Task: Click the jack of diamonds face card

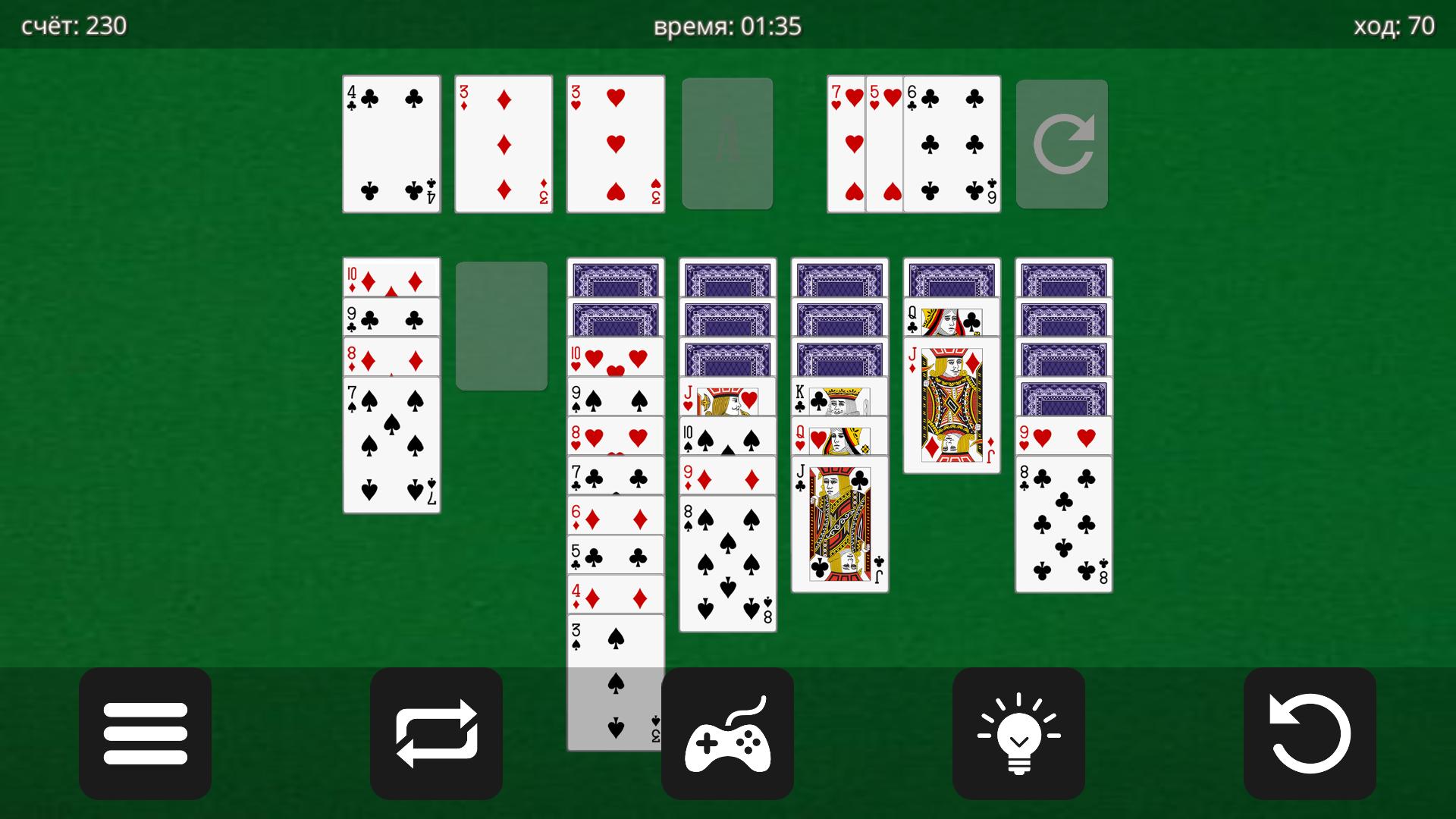Action: click(951, 402)
